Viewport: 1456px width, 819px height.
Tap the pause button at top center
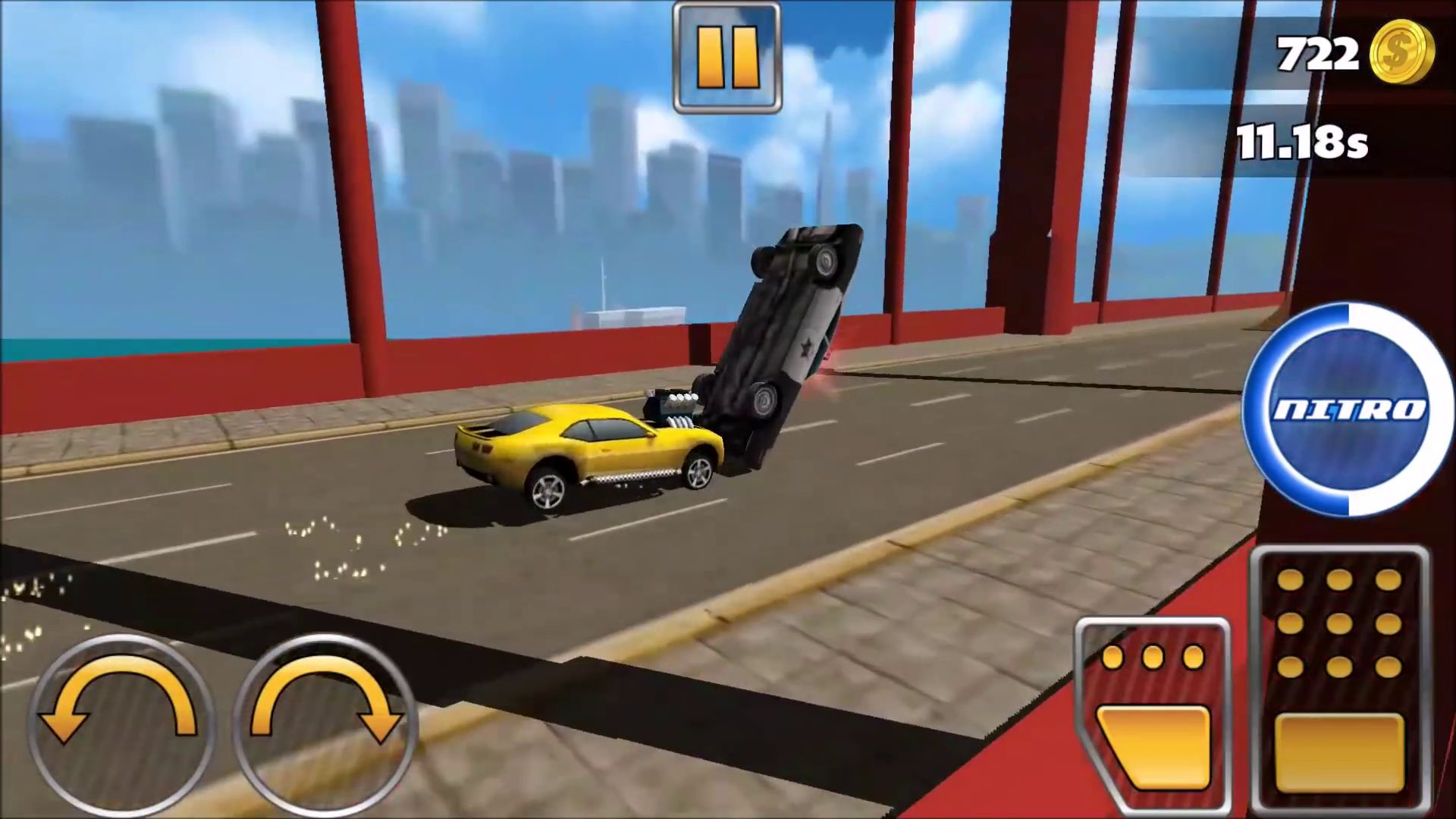726,55
